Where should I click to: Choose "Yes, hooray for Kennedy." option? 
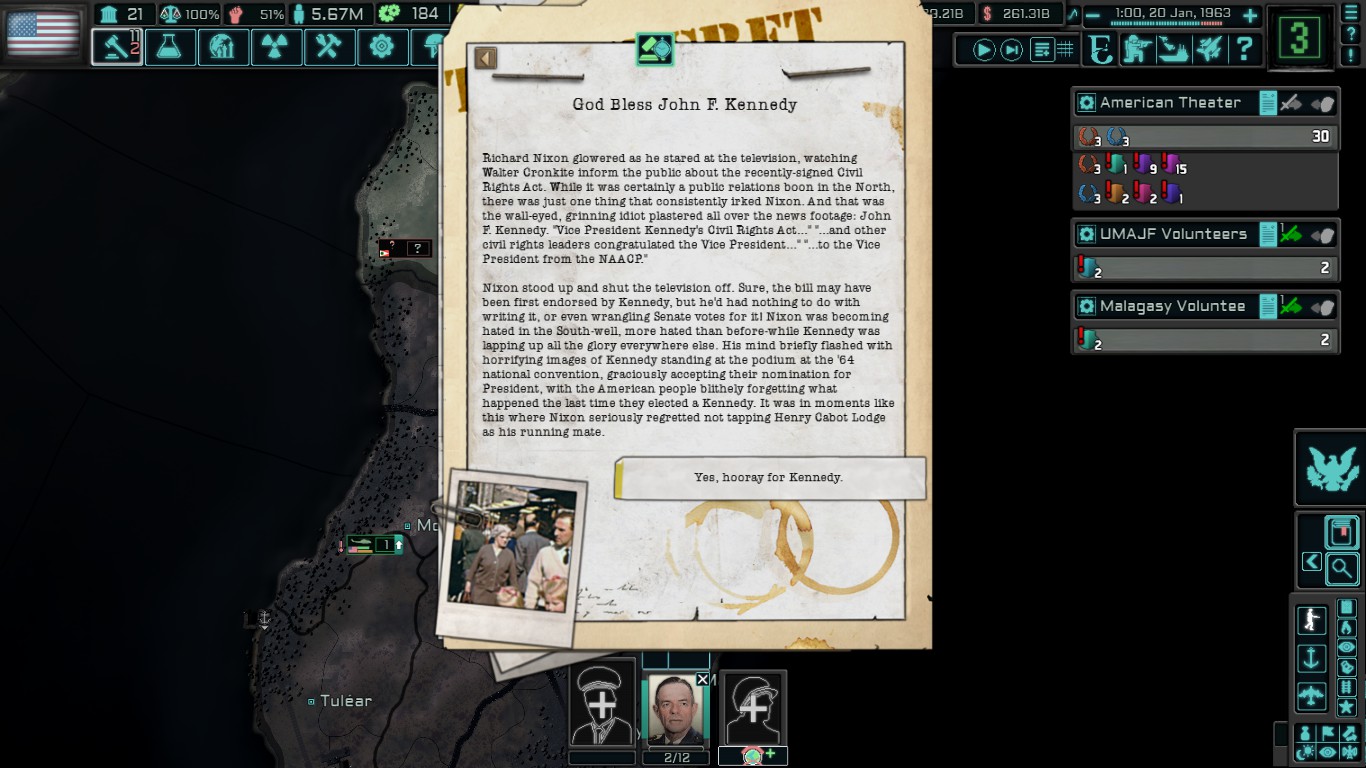click(769, 478)
